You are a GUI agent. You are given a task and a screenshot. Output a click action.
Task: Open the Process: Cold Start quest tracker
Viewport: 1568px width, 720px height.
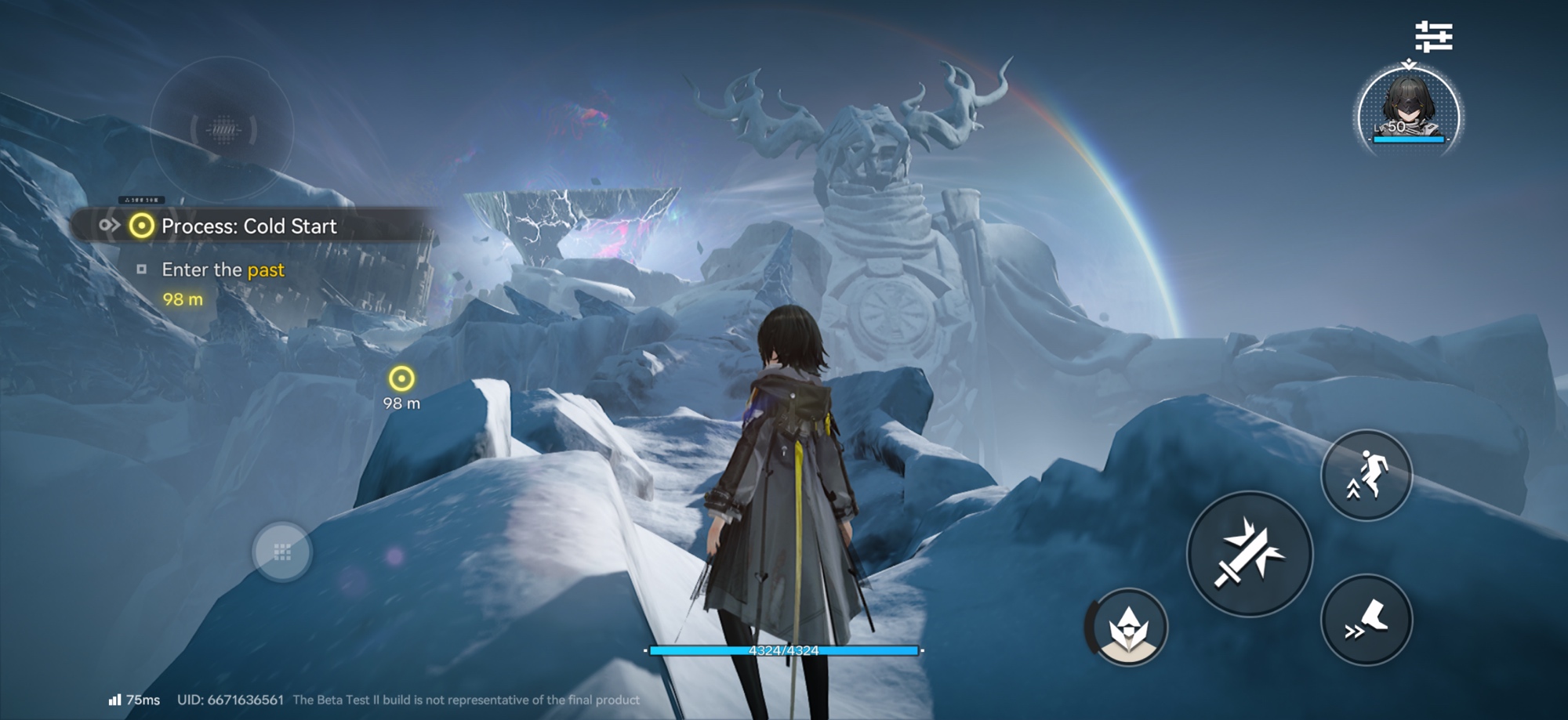249,226
